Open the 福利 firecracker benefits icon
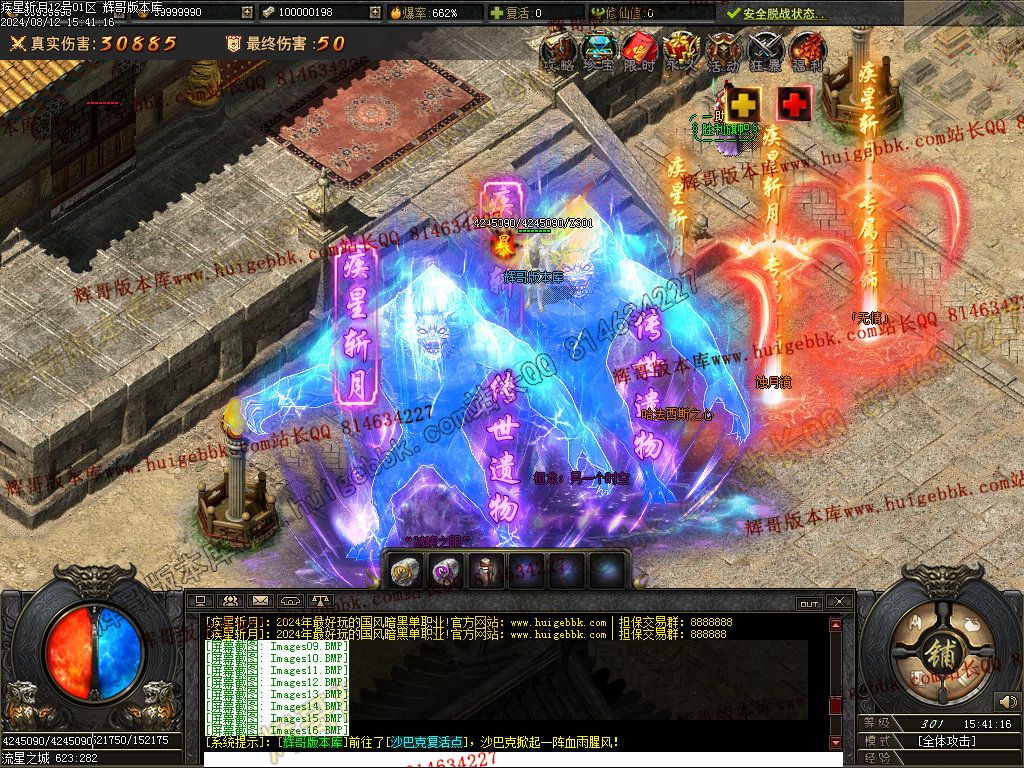 [807, 50]
